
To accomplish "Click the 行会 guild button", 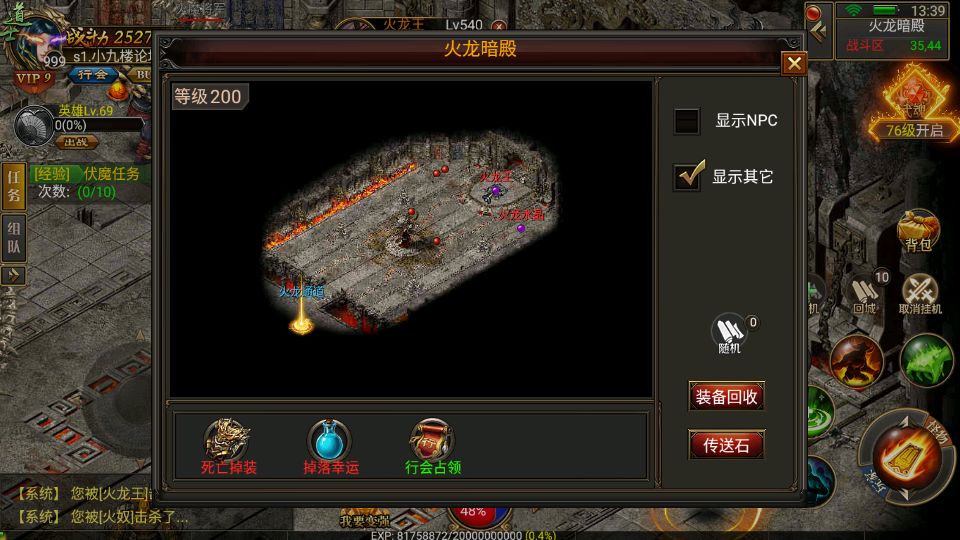I will (x=92, y=75).
